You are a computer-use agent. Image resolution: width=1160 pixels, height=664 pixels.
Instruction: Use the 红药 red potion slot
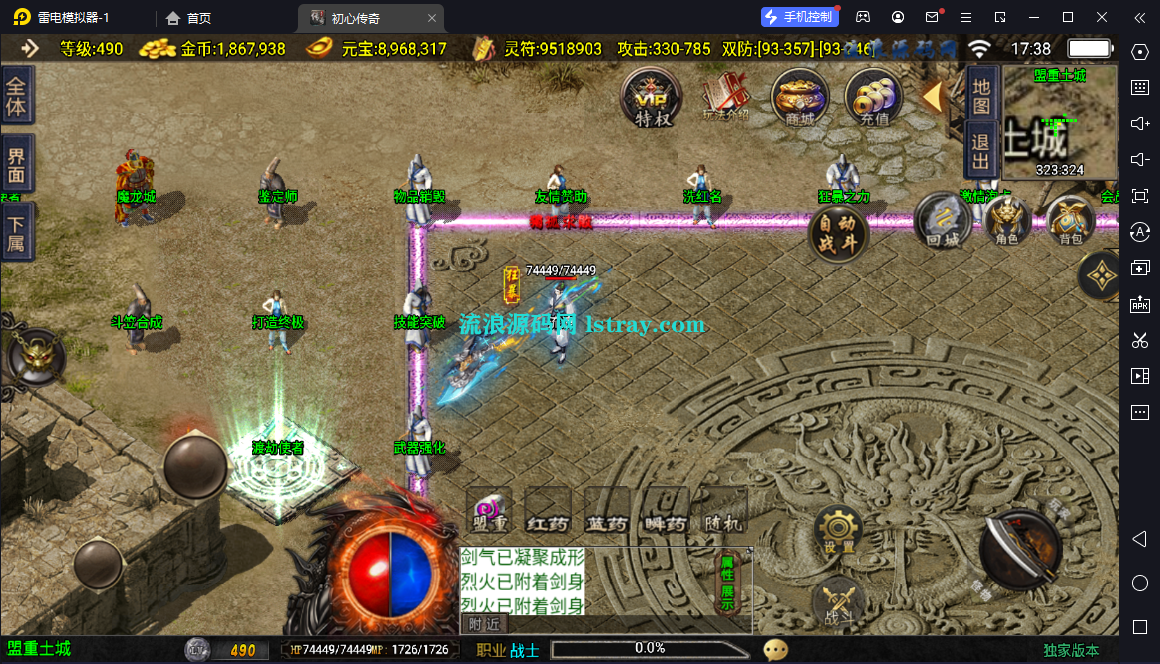tap(548, 511)
